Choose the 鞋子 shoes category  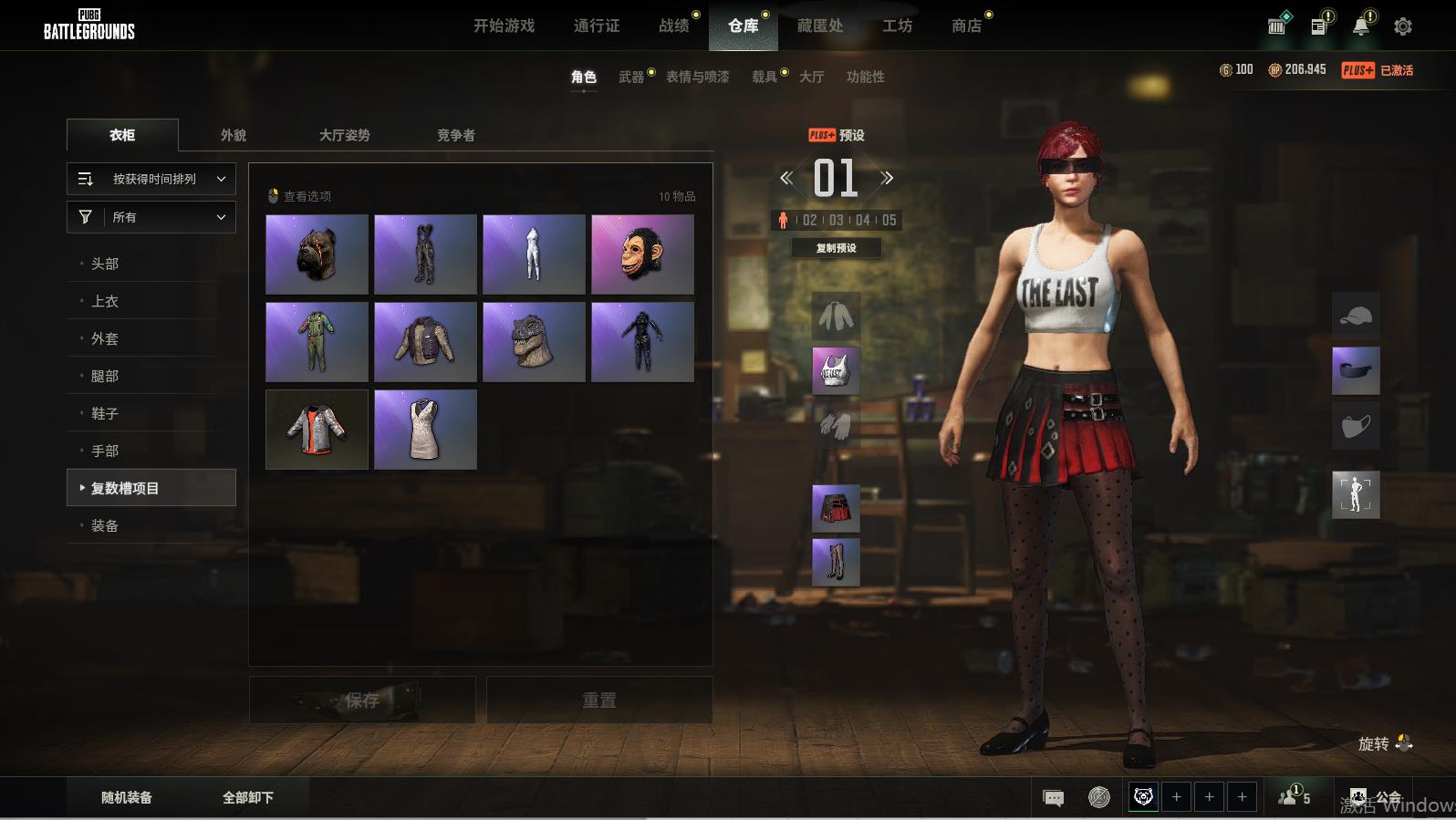click(x=105, y=413)
